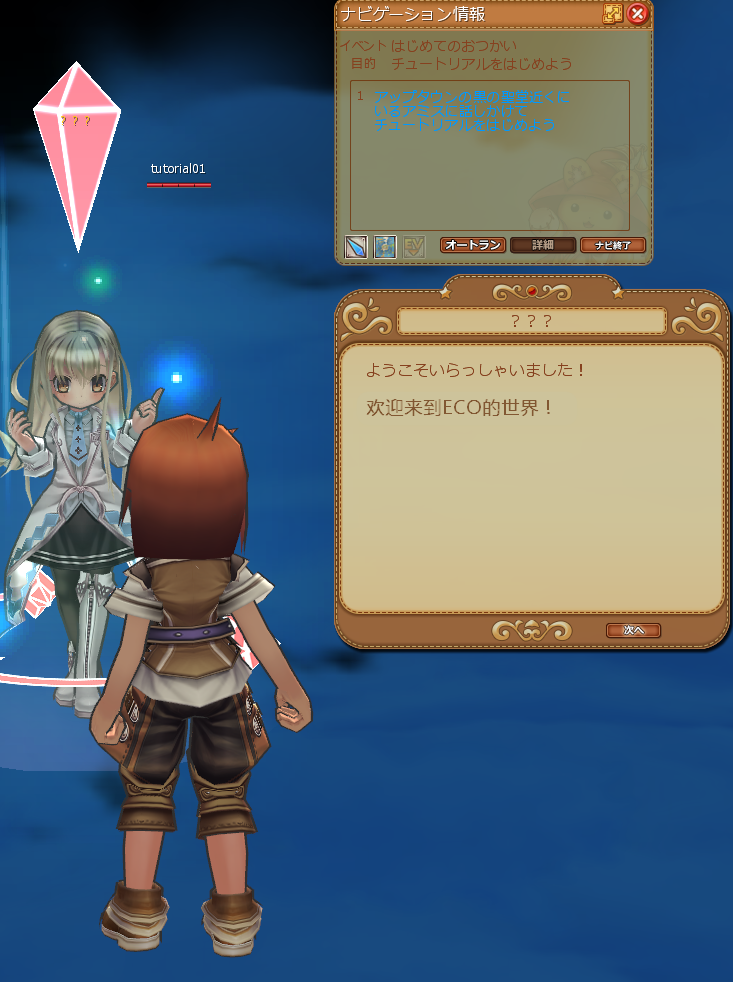The image size is (733, 982).
Task: End navigation with the ナビ終了 button
Action: pos(612,245)
